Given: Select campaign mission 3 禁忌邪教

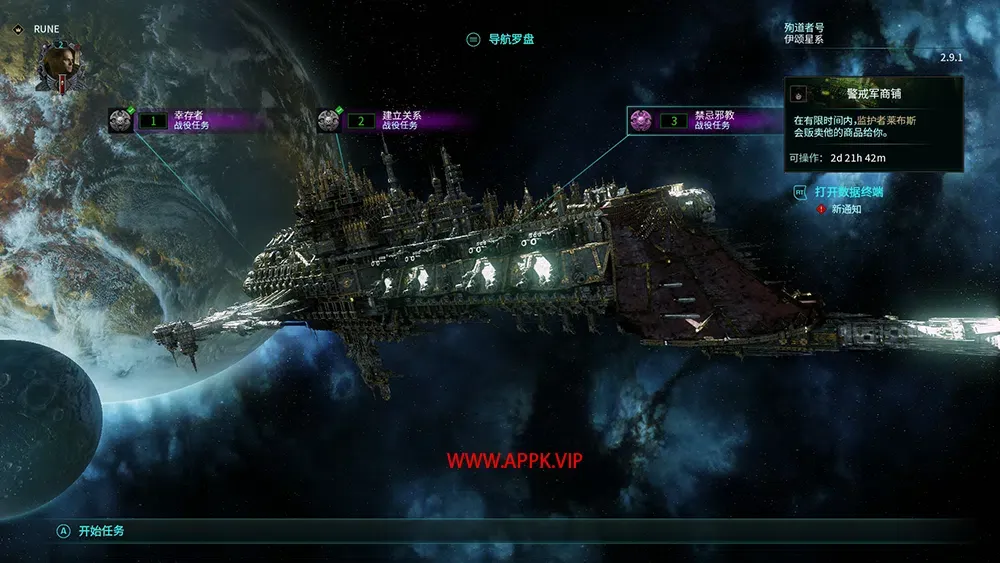Looking at the screenshot, I should (x=706, y=121).
